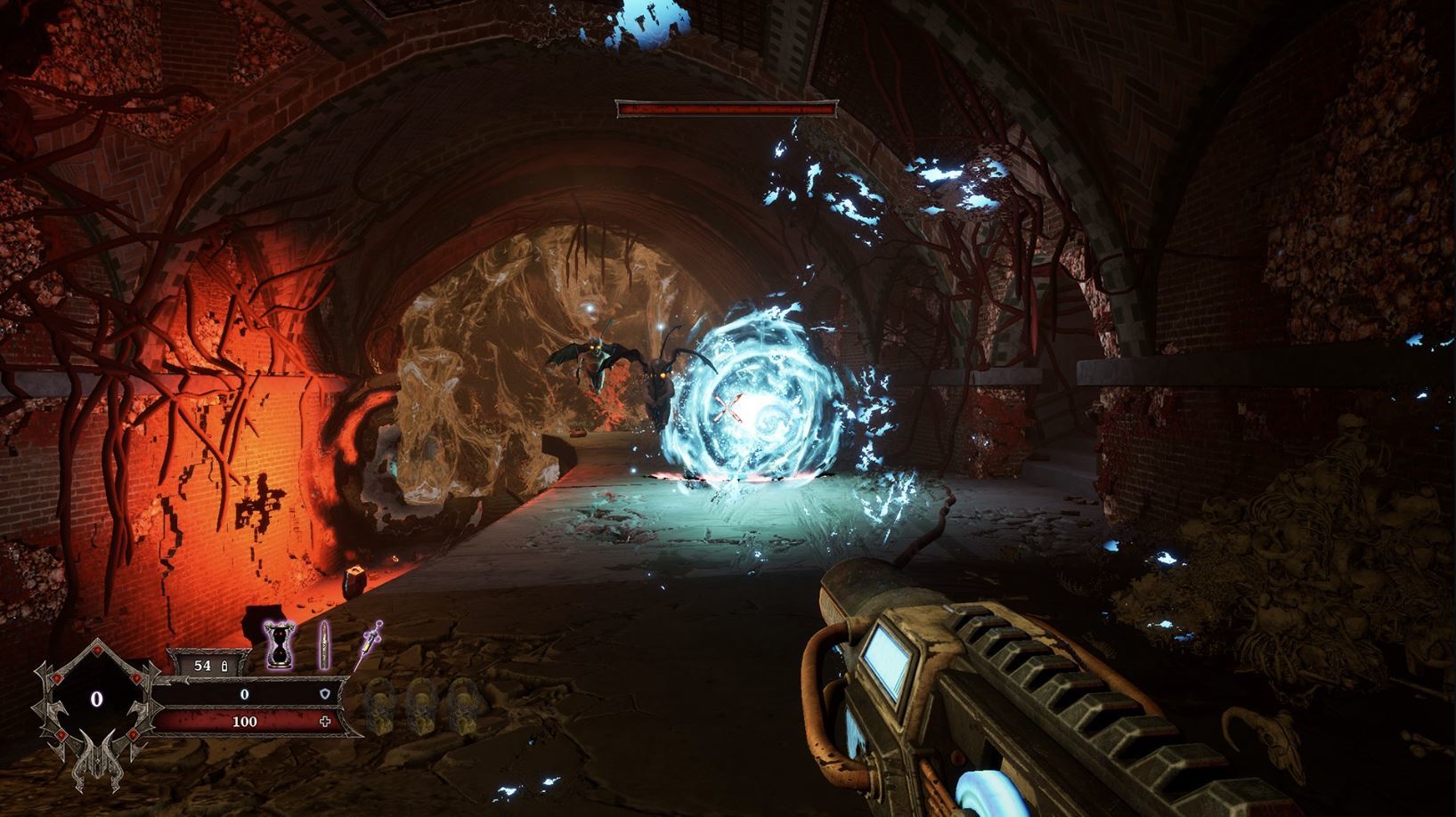Click the armor bar displaying 0
Image resolution: width=1456 pixels, height=817 pixels.
[244, 694]
